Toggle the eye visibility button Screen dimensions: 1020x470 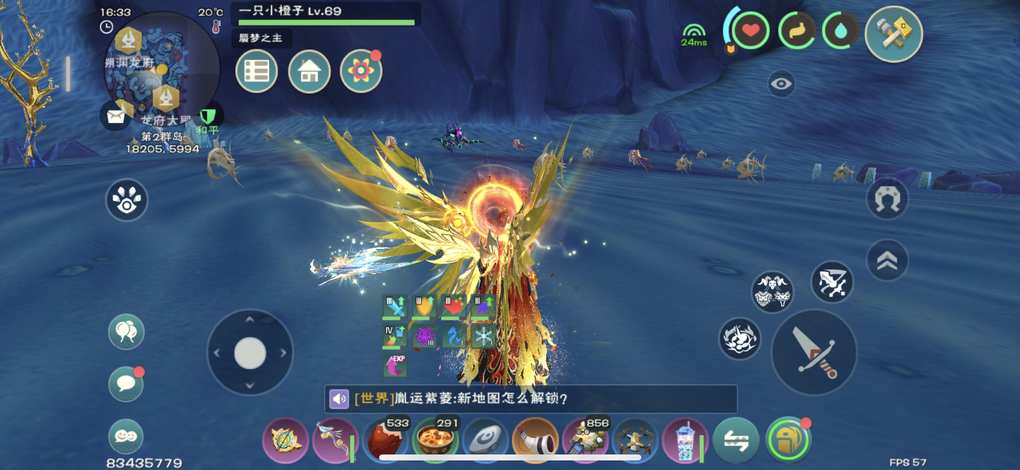click(781, 84)
